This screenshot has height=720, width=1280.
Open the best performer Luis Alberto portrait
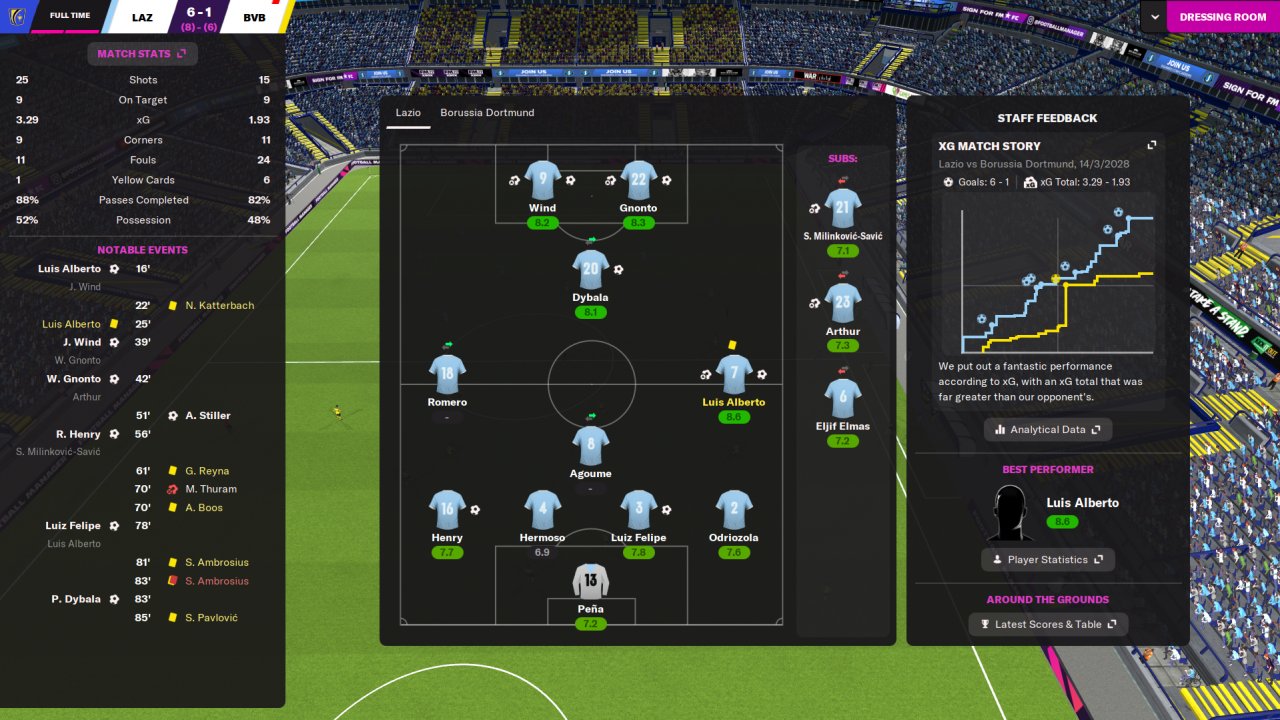pos(1009,513)
